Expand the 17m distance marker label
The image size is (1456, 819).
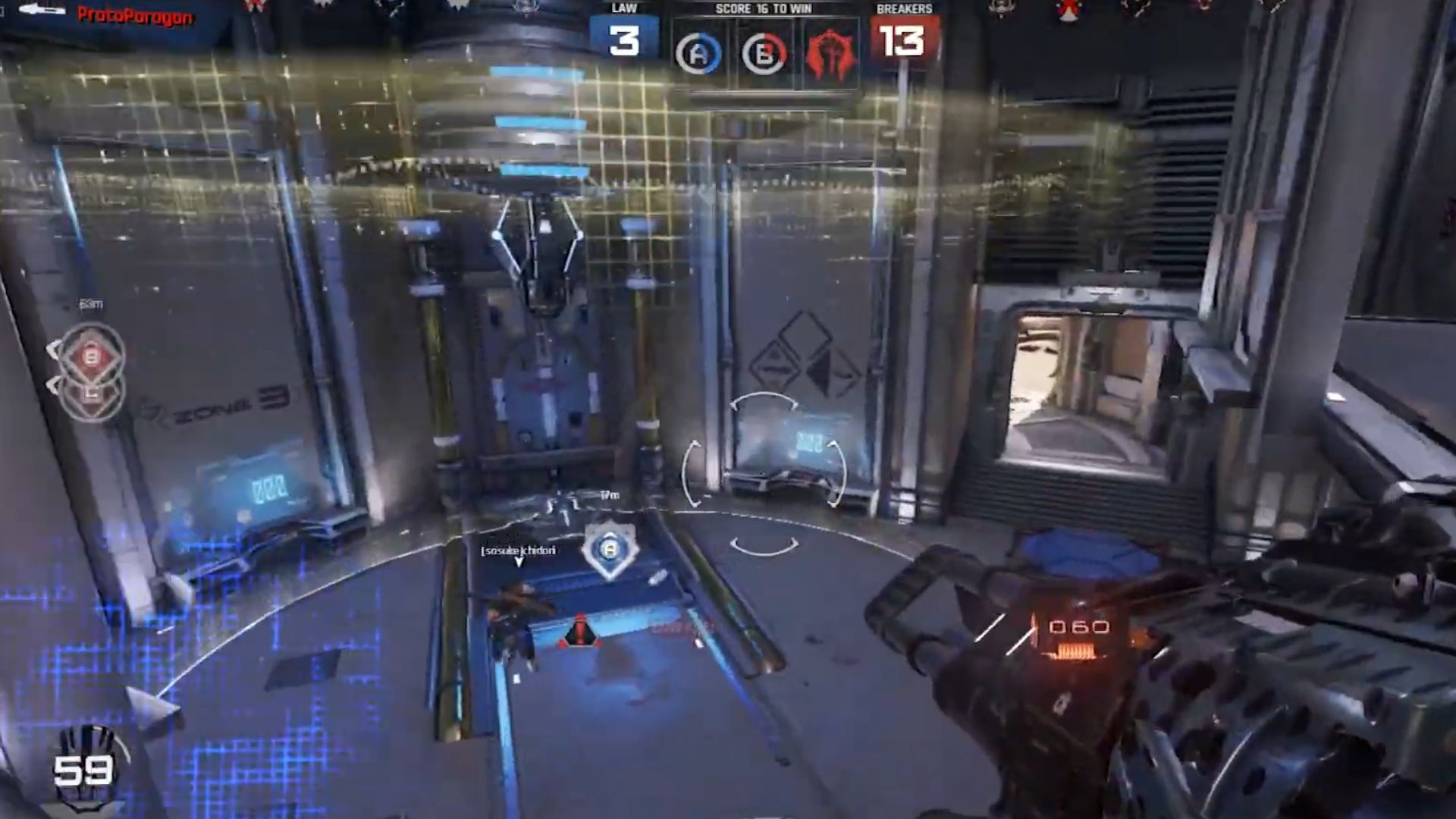[608, 494]
